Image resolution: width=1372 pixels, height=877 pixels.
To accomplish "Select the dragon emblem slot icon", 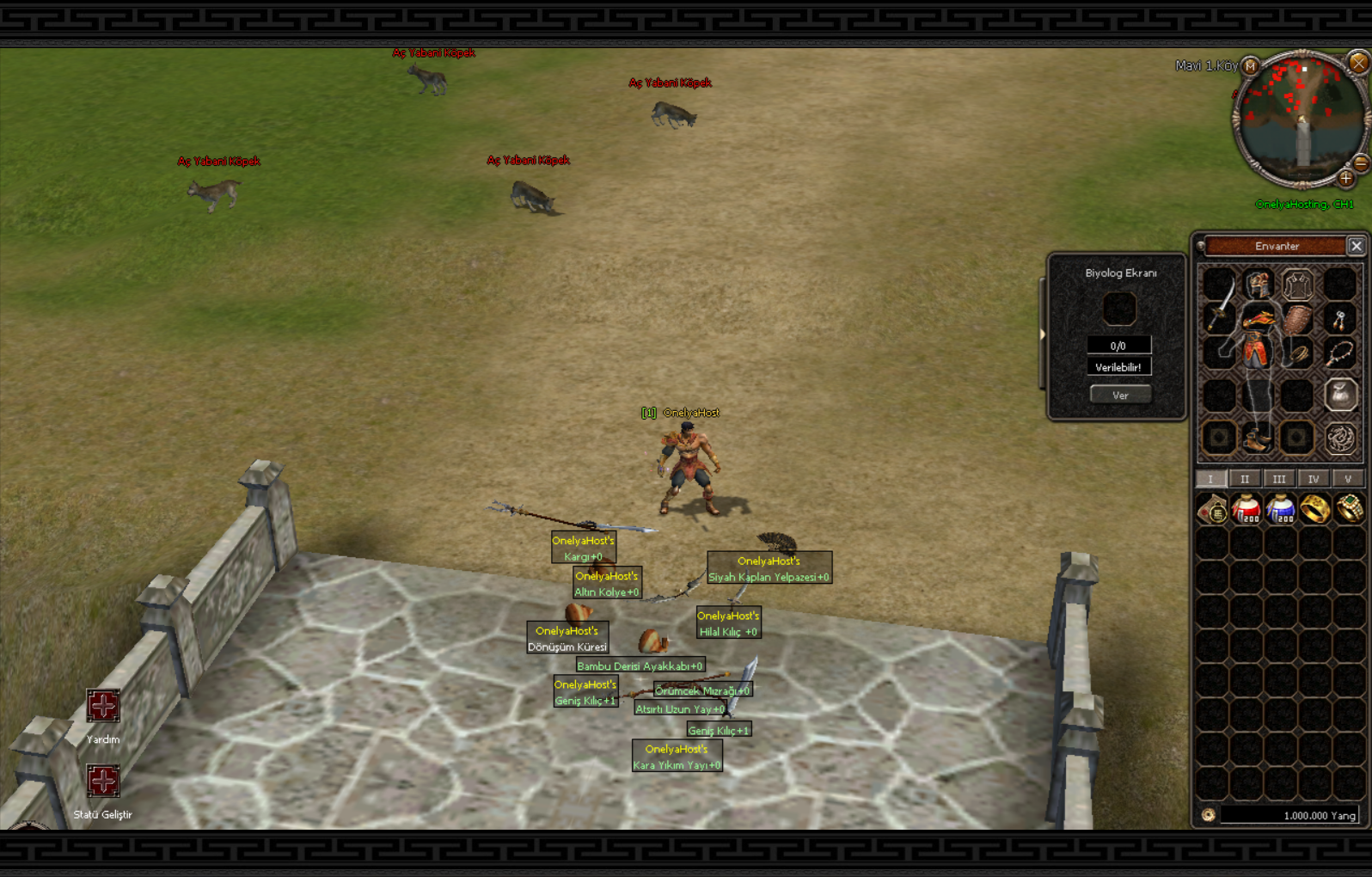I will click(1339, 437).
